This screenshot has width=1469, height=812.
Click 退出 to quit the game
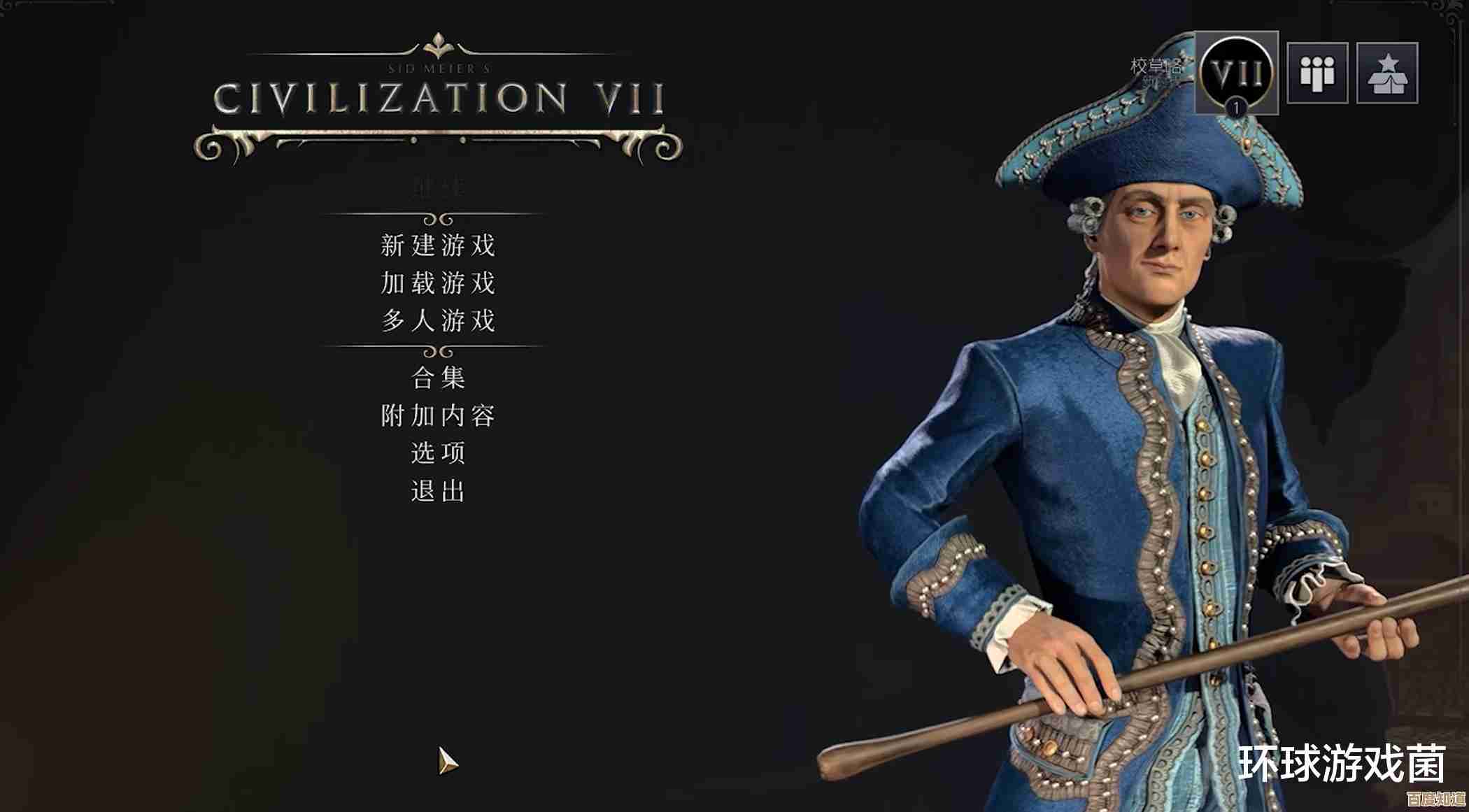[438, 491]
